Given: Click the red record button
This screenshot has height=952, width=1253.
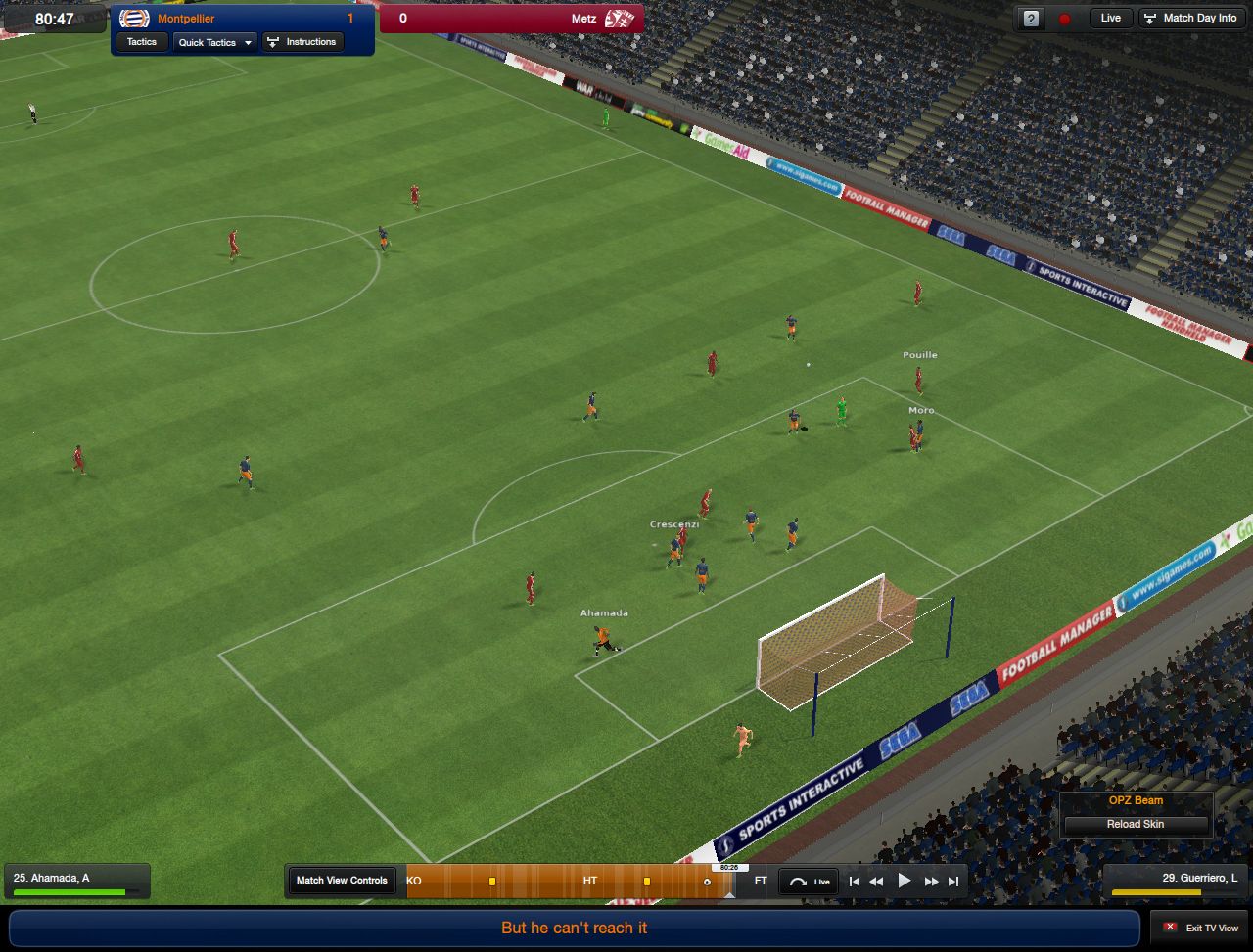Looking at the screenshot, I should 1064,19.
